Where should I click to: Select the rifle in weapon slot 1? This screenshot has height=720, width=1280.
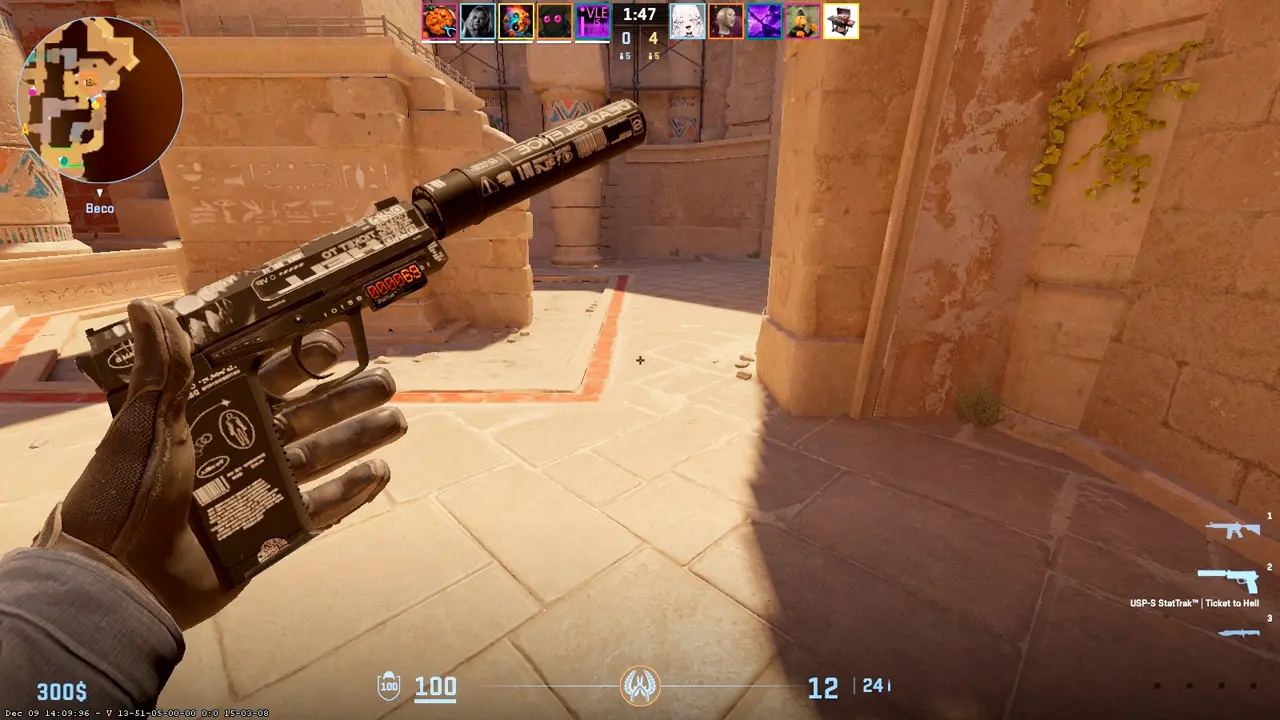[x=1232, y=530]
